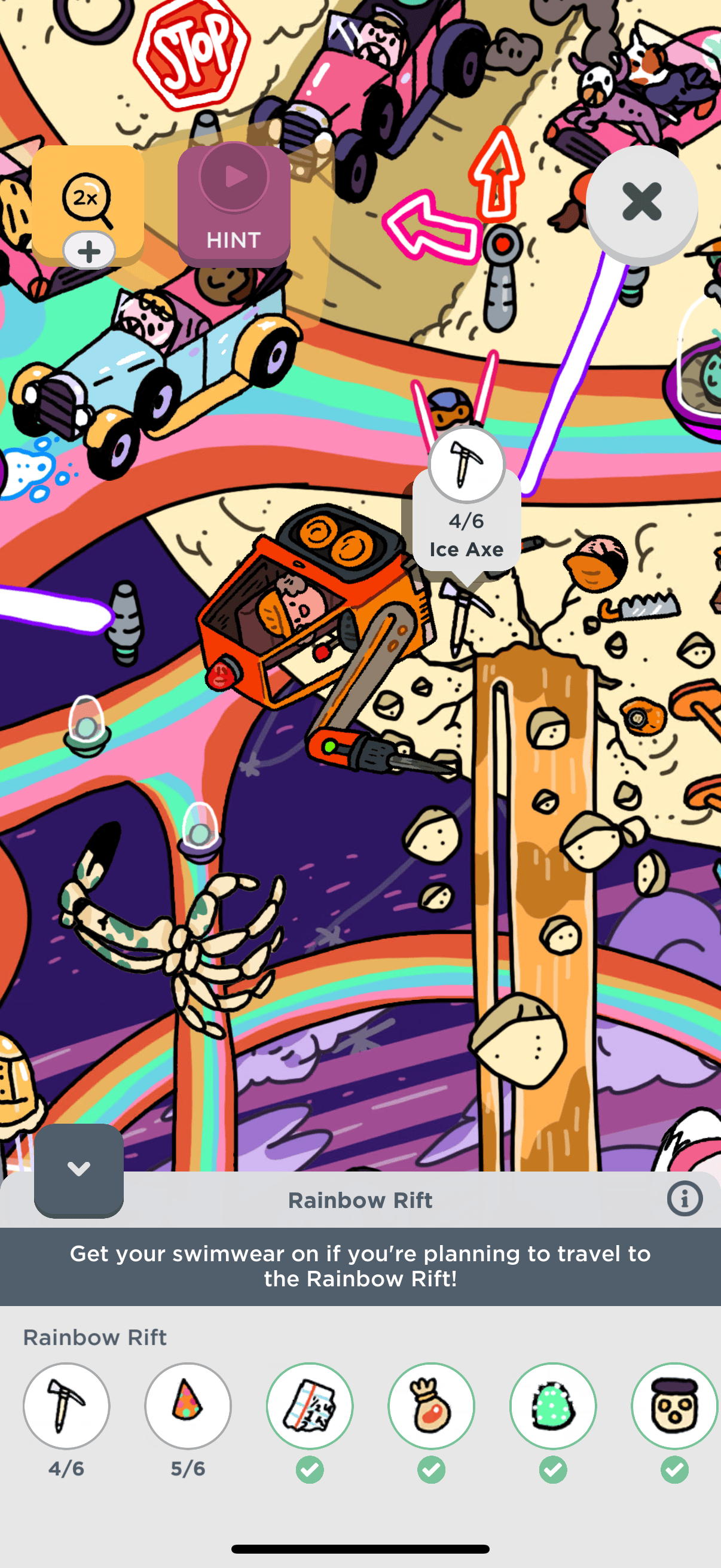This screenshot has height=1568, width=721.
Task: Open the Rainbow Rift info icon
Action: [x=685, y=1199]
